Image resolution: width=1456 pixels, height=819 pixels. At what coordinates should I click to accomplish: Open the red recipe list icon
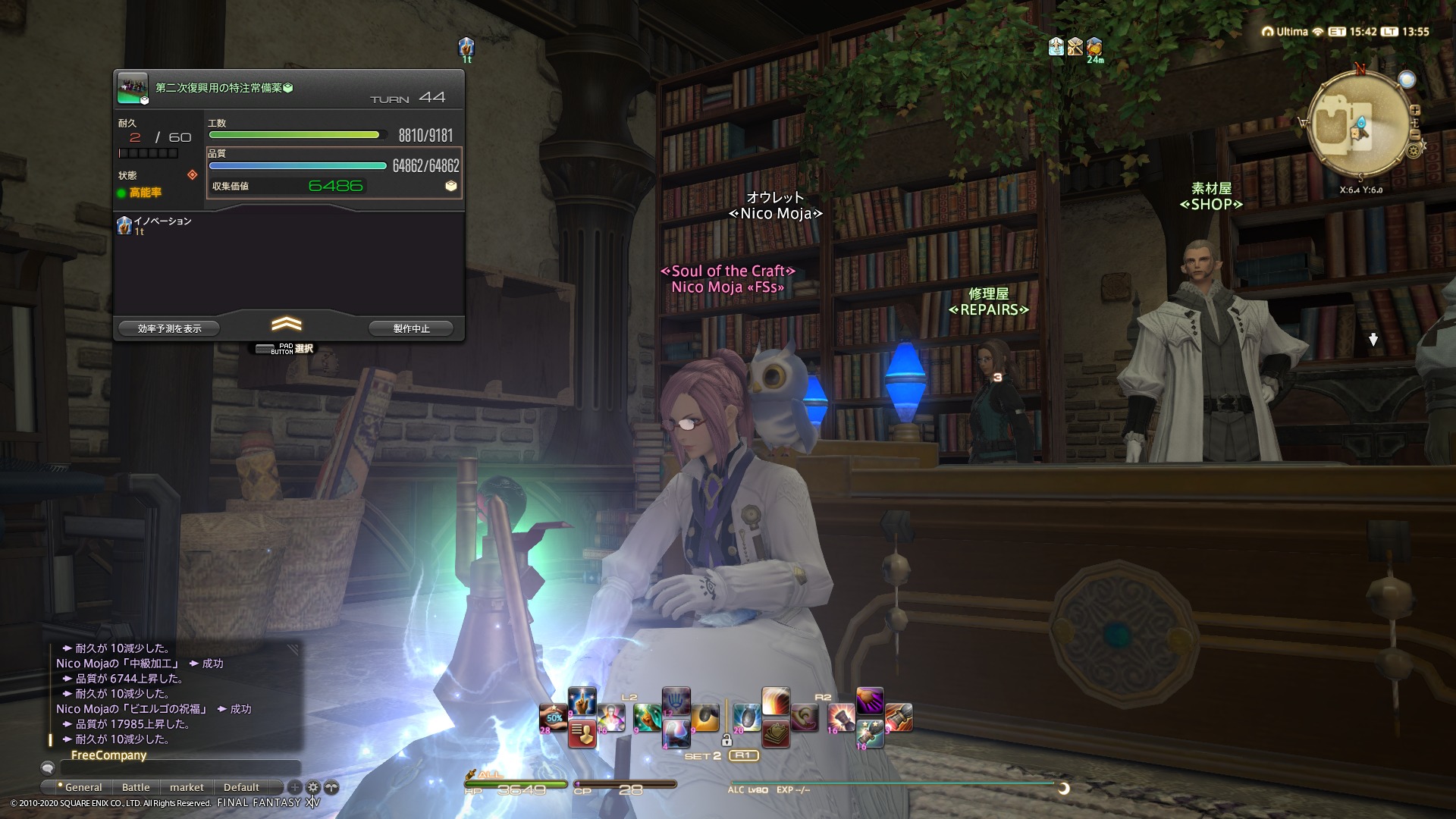pyautogui.click(x=582, y=733)
